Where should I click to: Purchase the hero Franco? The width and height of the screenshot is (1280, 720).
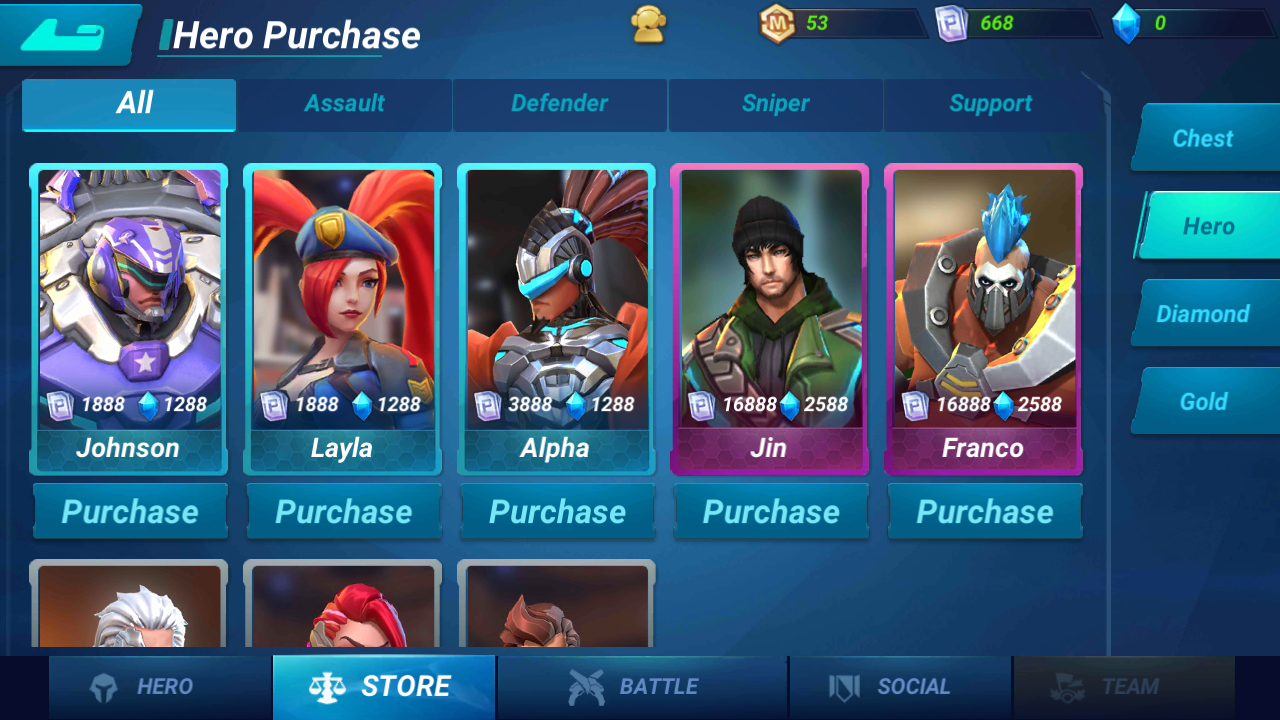pyautogui.click(x=984, y=512)
